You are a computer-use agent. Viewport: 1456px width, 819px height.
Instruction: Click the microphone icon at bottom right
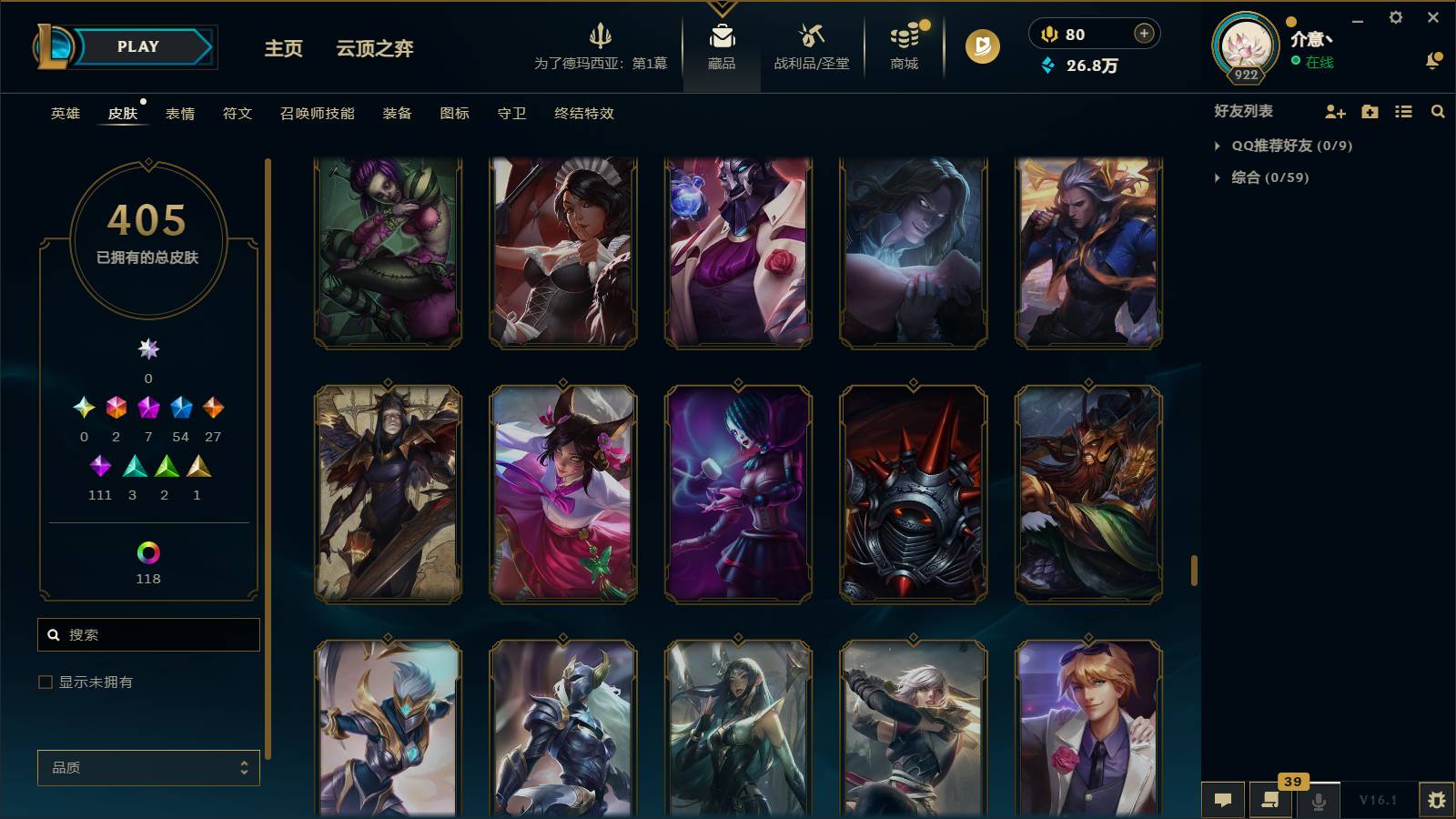pos(1318,800)
